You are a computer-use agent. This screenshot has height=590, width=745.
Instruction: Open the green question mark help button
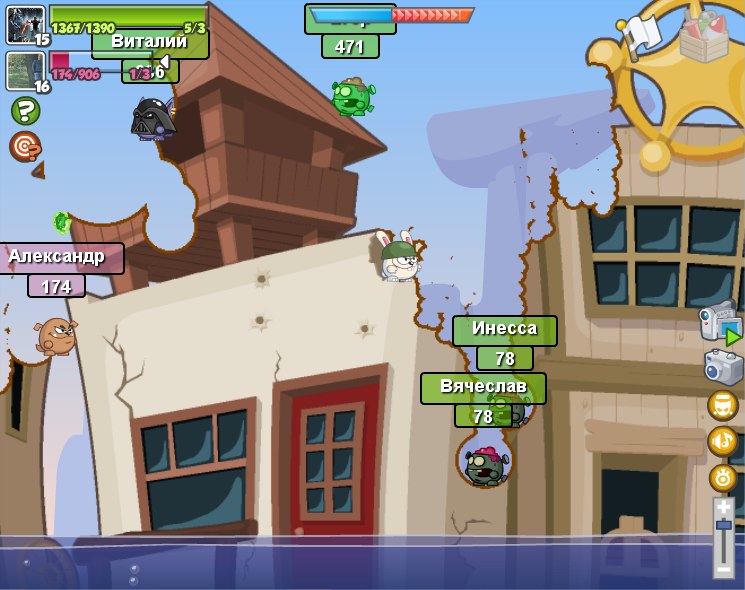click(25, 110)
